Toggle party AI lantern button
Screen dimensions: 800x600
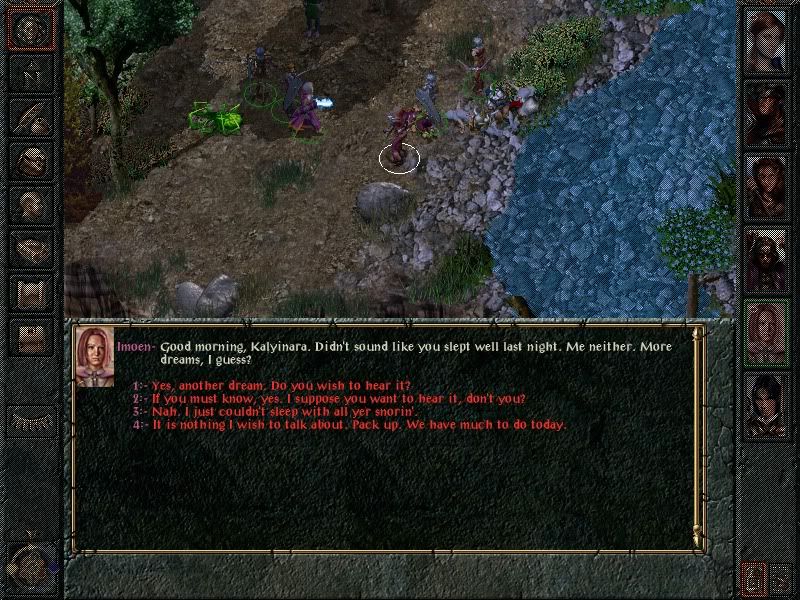coord(752,577)
